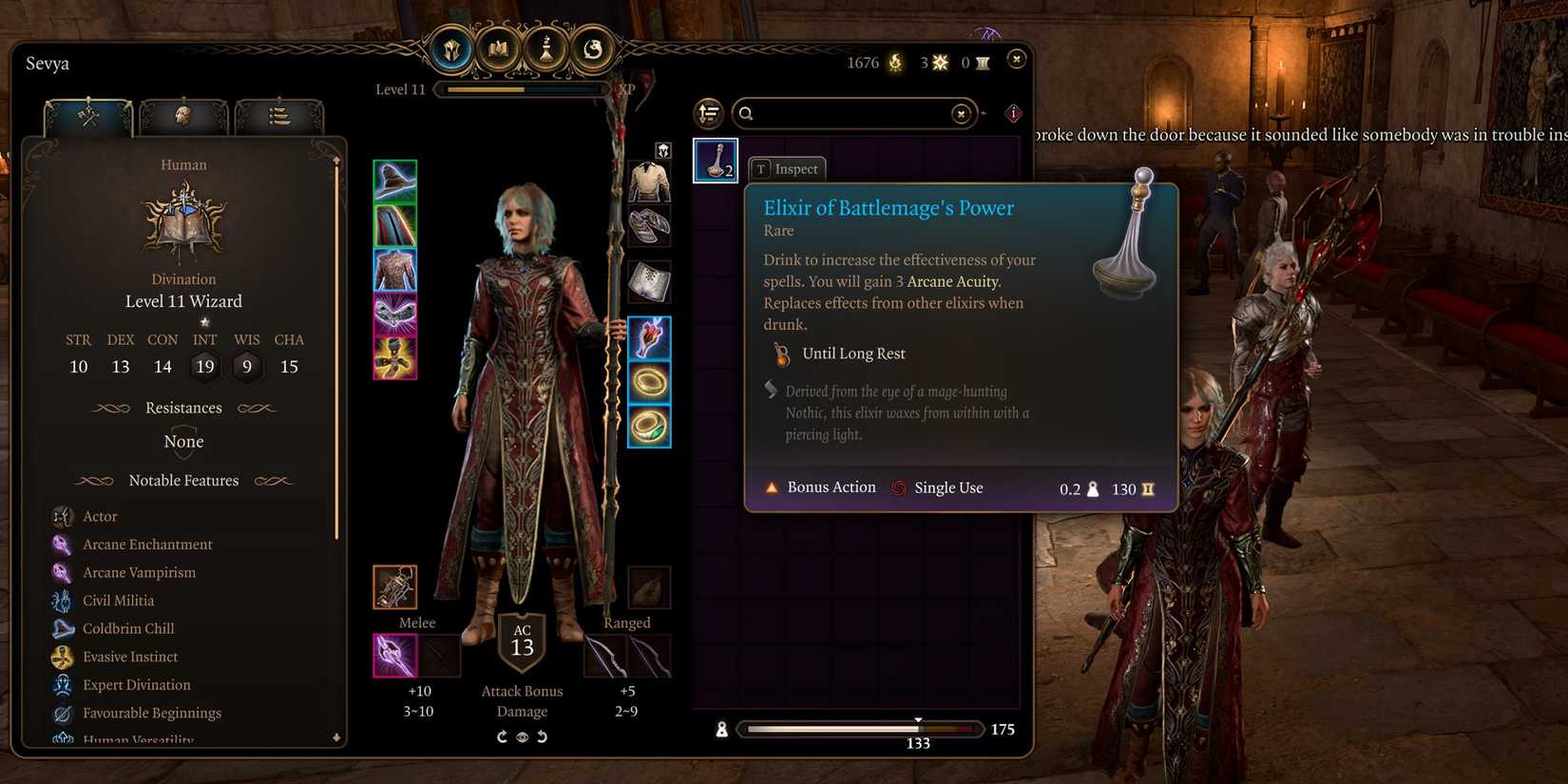
Task: Select the ranged weapon slot with bows
Action: [x=608, y=656]
